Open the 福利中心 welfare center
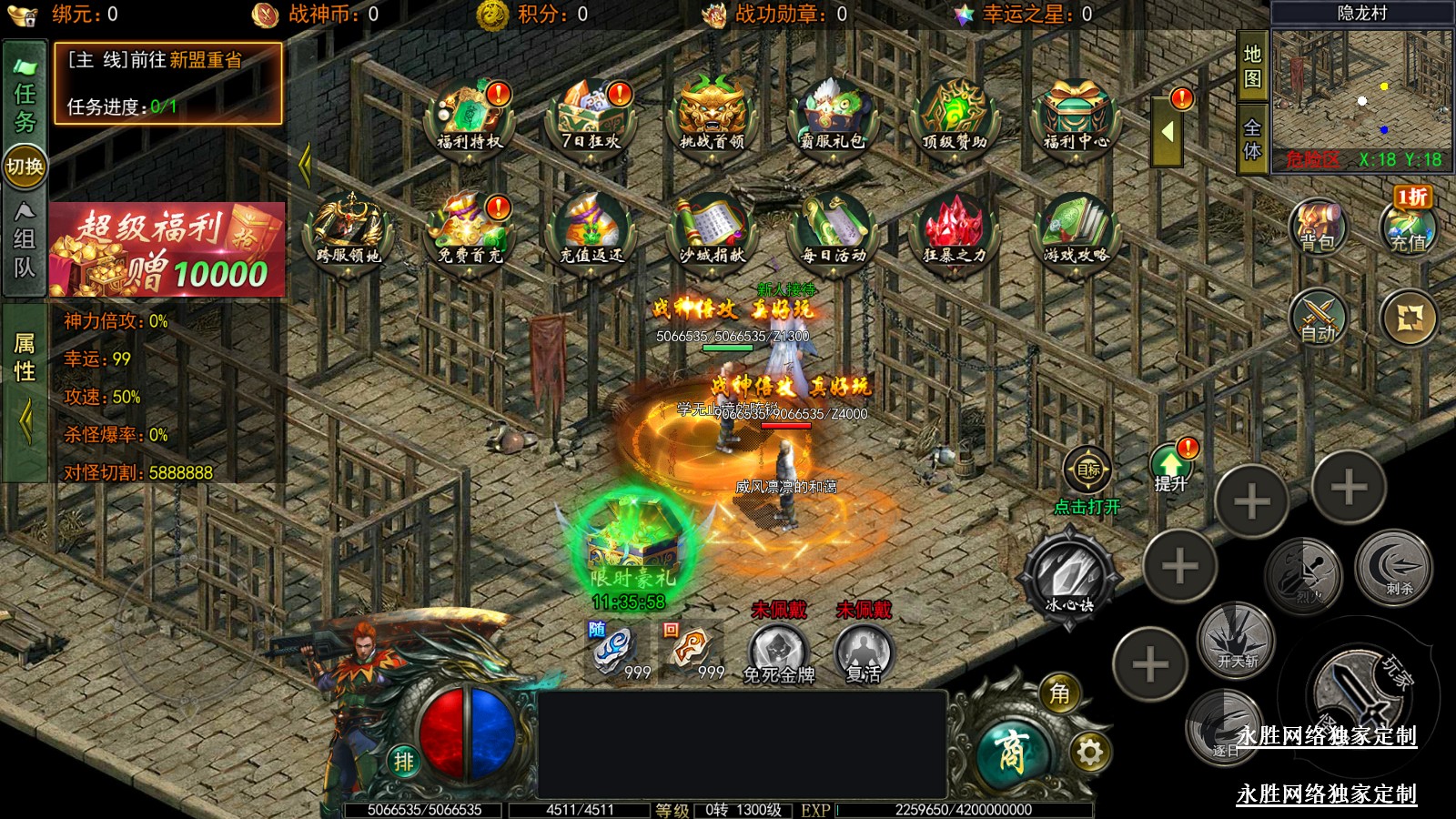 (x=1076, y=118)
